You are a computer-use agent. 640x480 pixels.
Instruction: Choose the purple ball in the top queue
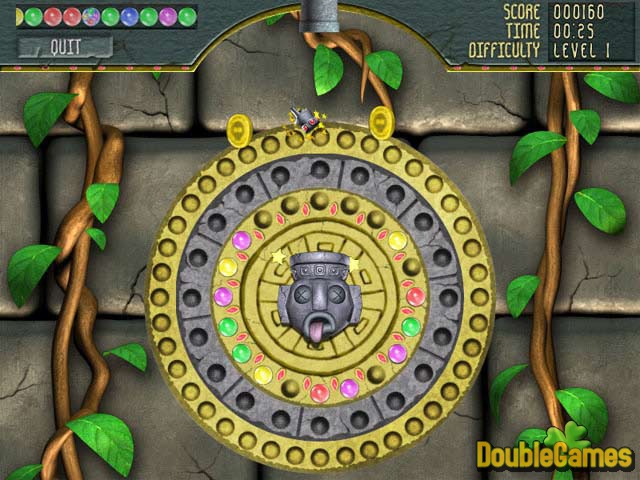pos(167,16)
